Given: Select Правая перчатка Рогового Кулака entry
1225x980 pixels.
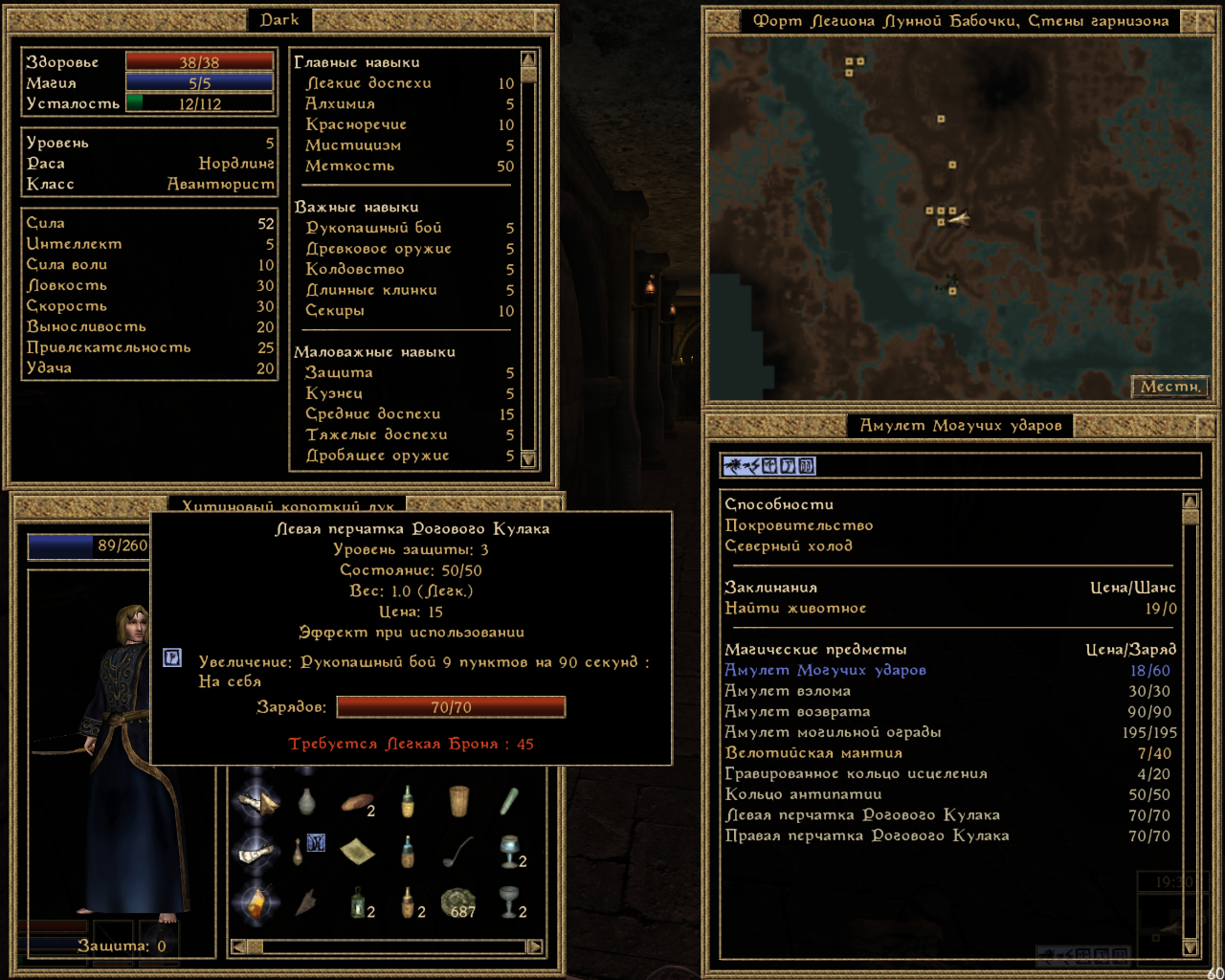Looking at the screenshot, I should coord(867,836).
